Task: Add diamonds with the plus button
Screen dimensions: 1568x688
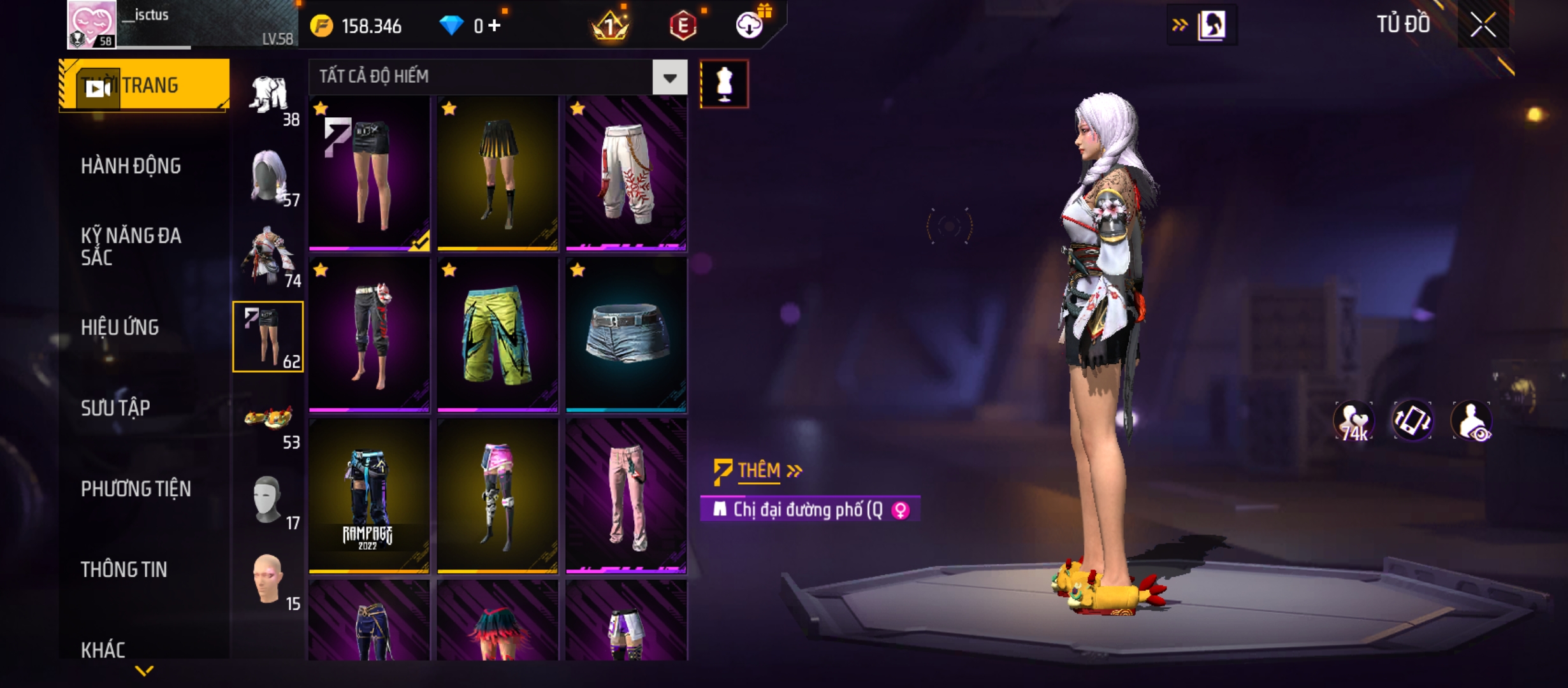Action: (495, 25)
